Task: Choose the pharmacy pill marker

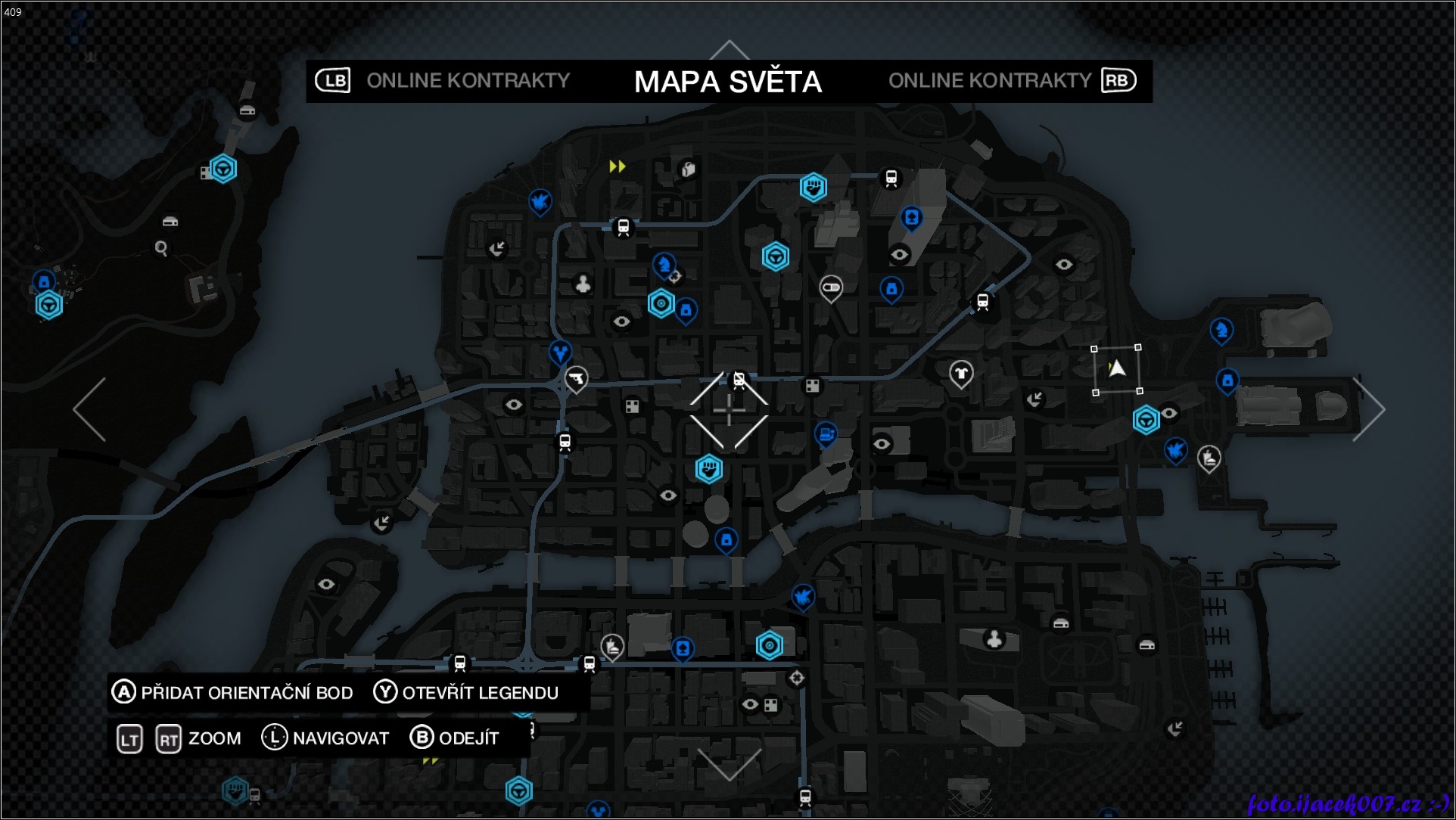Action: 831,287
